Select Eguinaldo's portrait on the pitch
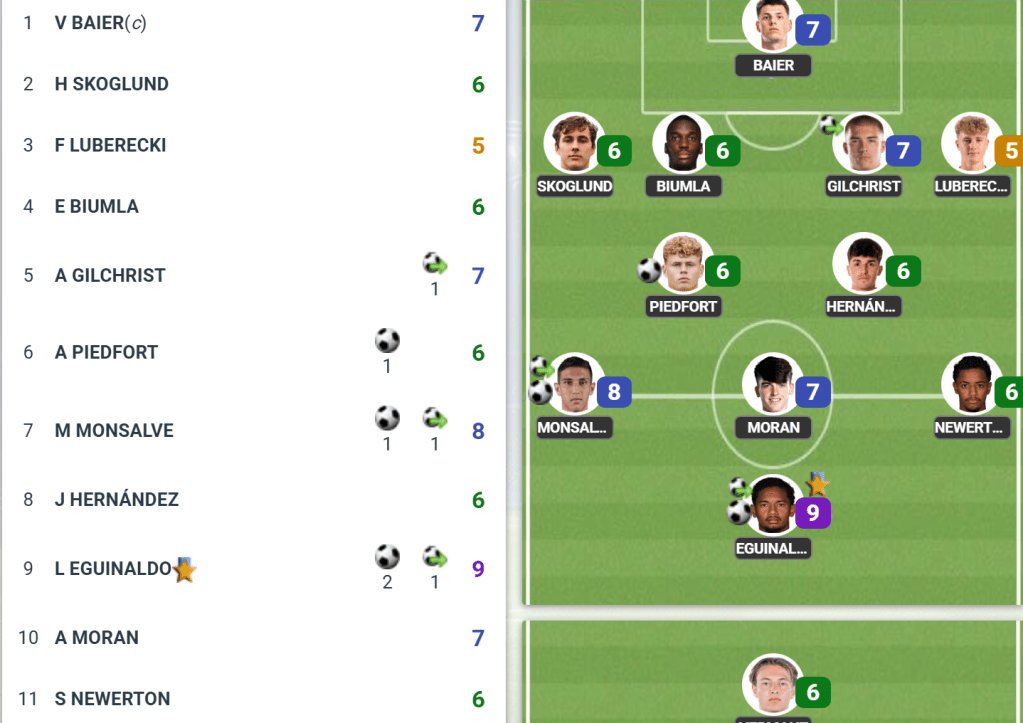 [773, 506]
